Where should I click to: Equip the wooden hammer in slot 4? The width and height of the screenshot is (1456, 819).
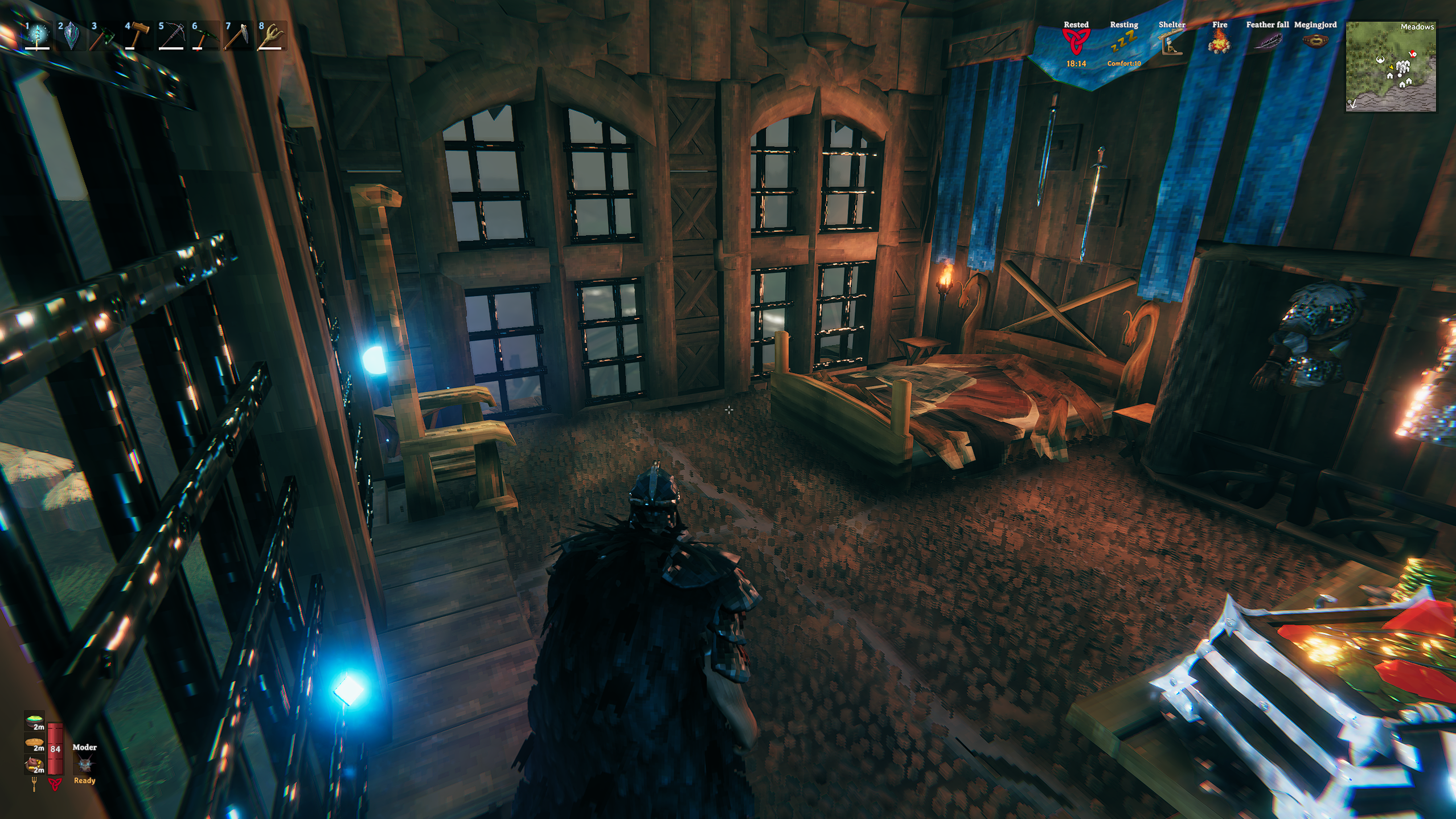(138, 36)
